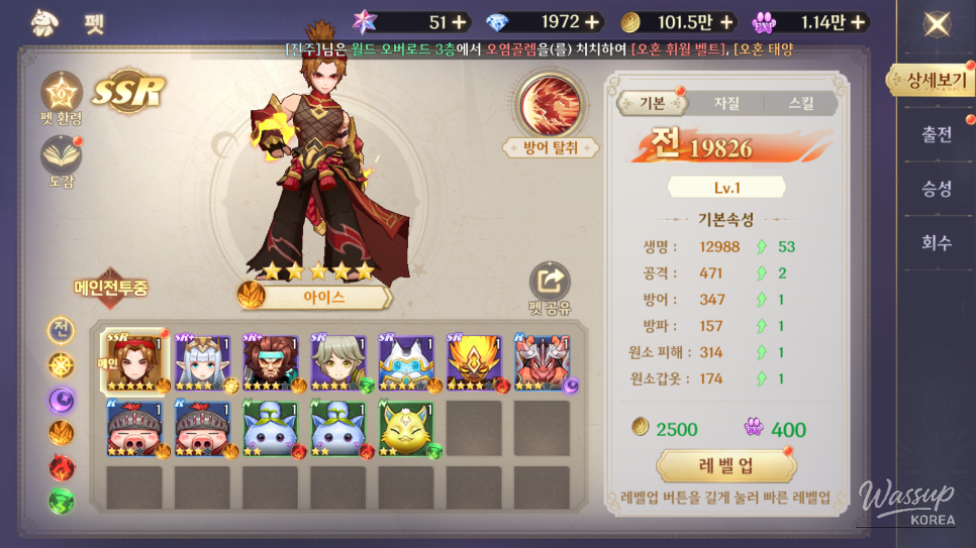
Task: Switch to the 승성 side tab
Action: click(x=936, y=188)
